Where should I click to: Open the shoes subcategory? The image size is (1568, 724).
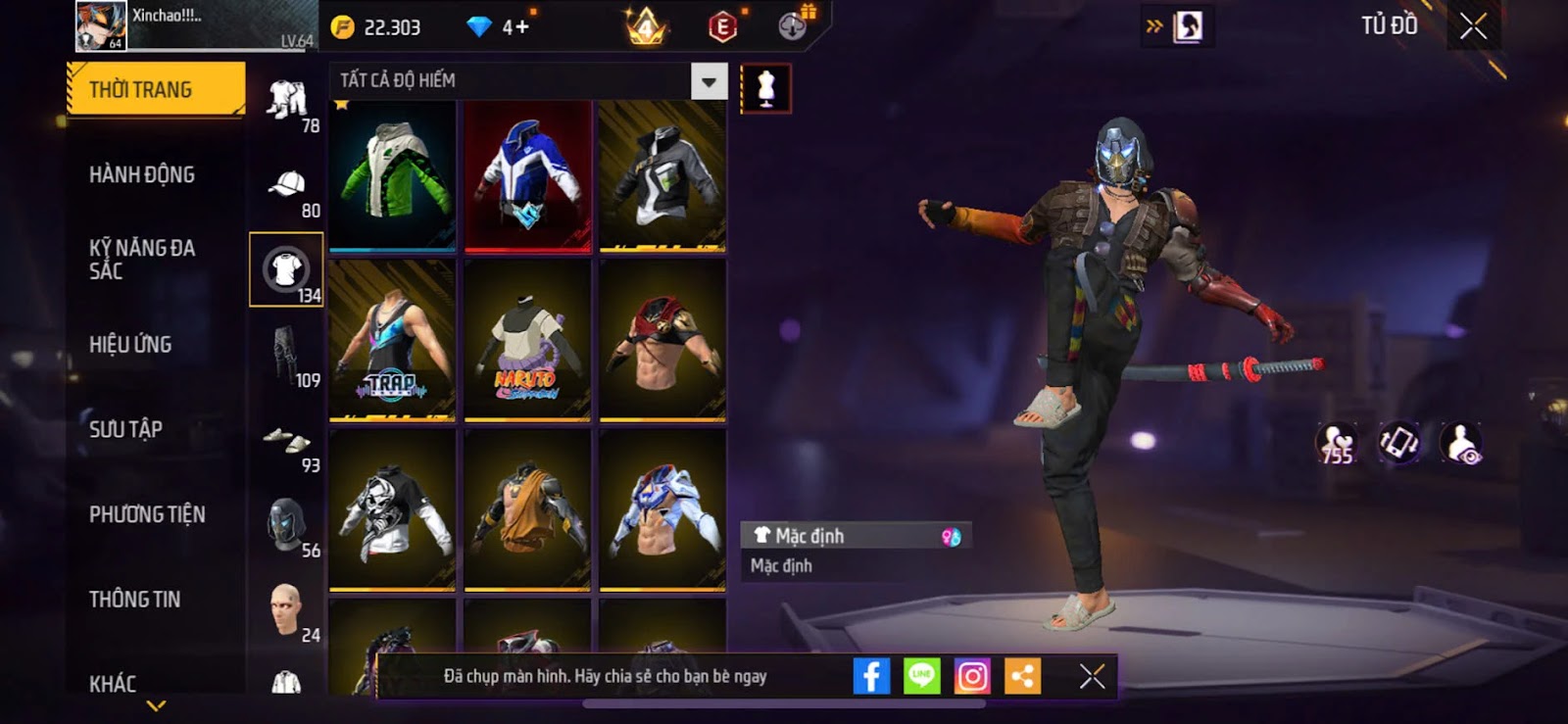[286, 440]
